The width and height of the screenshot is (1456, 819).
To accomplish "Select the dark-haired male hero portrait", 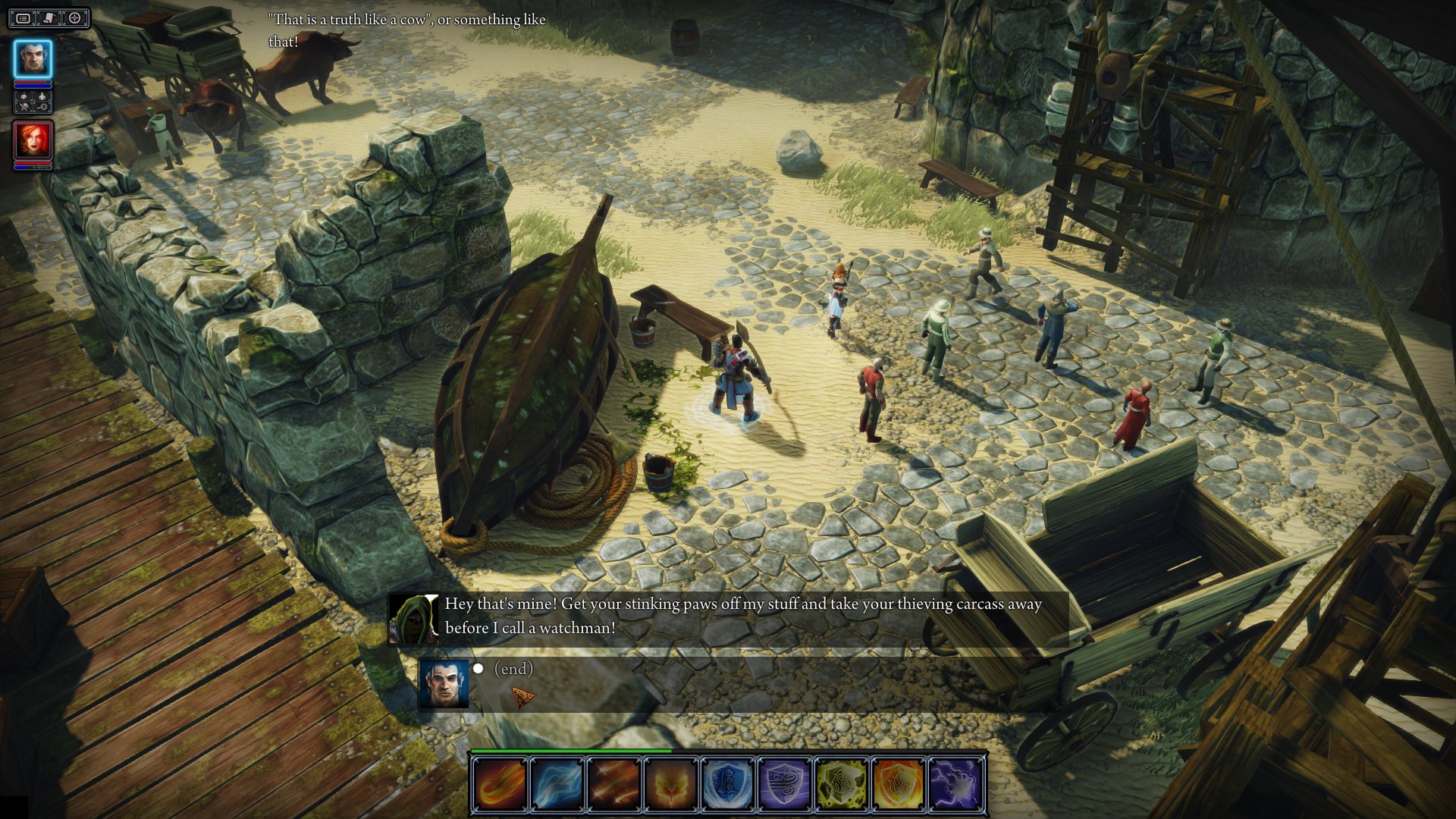I will (33, 58).
